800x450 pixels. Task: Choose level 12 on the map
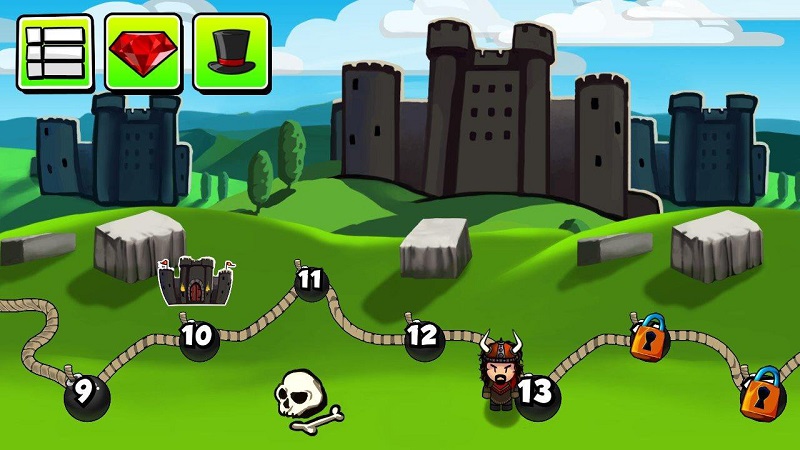click(424, 337)
